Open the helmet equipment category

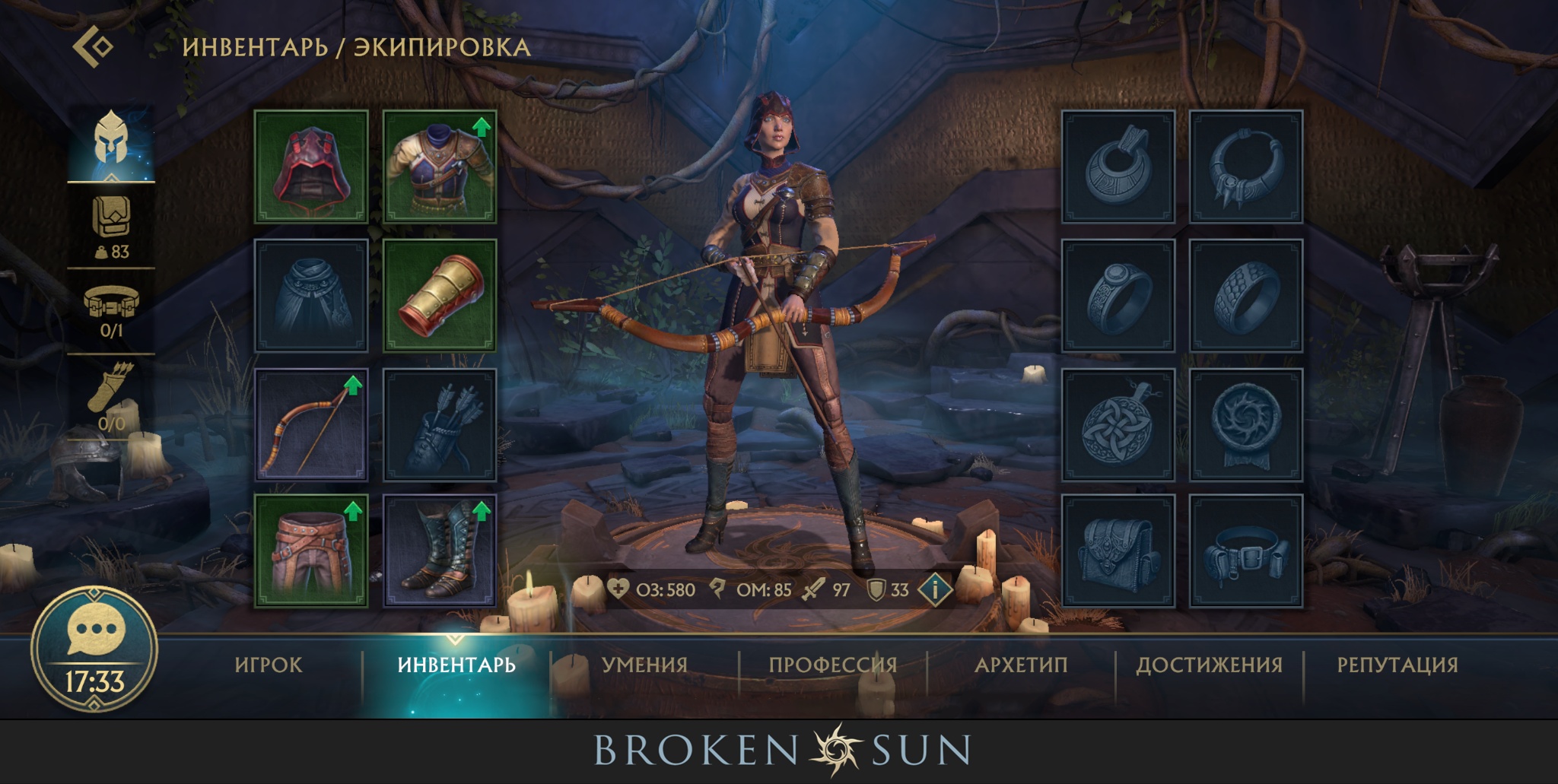click(111, 140)
